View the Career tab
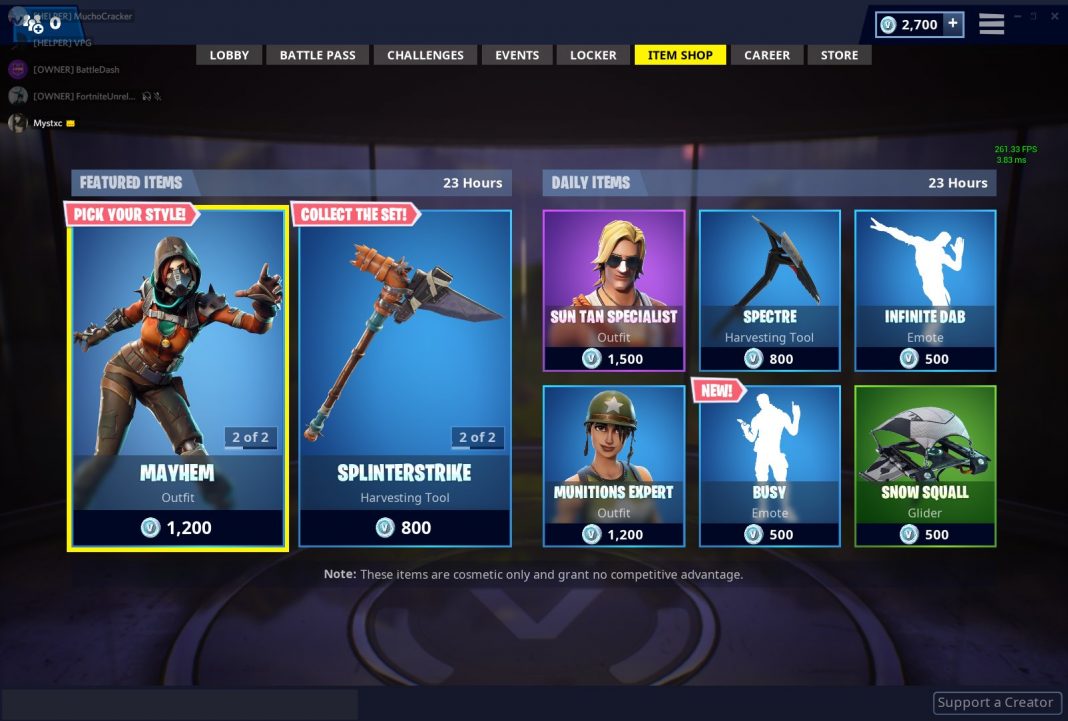The image size is (1068, 721). pos(767,55)
